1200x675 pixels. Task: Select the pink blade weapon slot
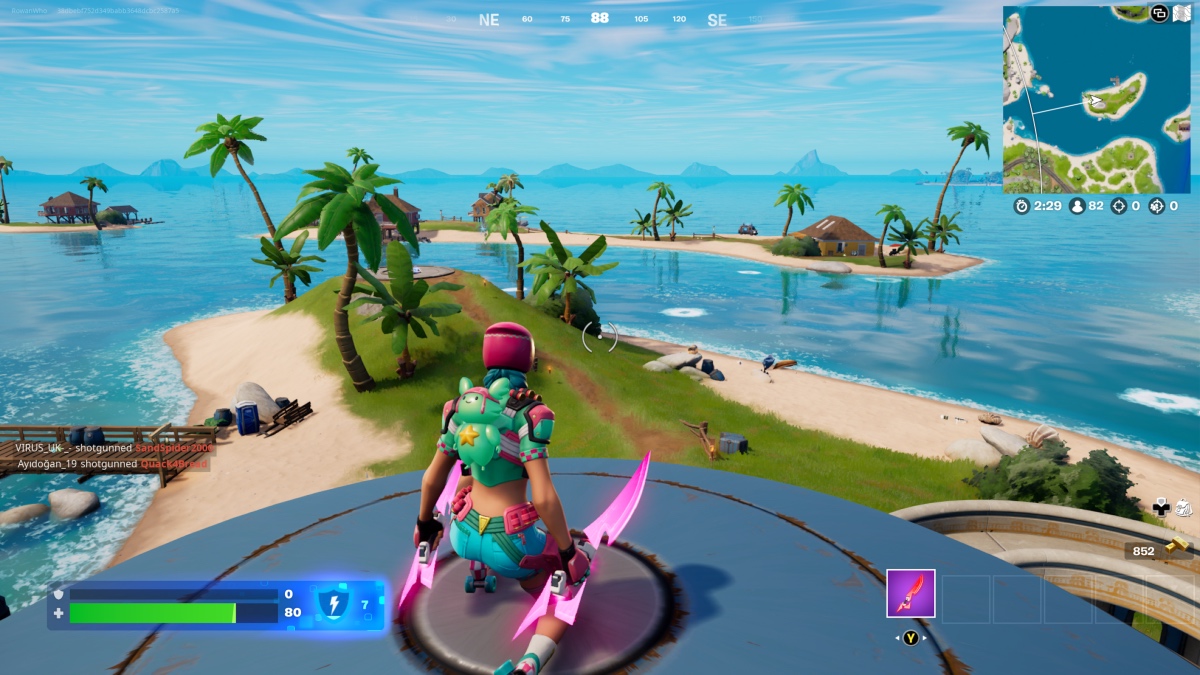(x=910, y=593)
